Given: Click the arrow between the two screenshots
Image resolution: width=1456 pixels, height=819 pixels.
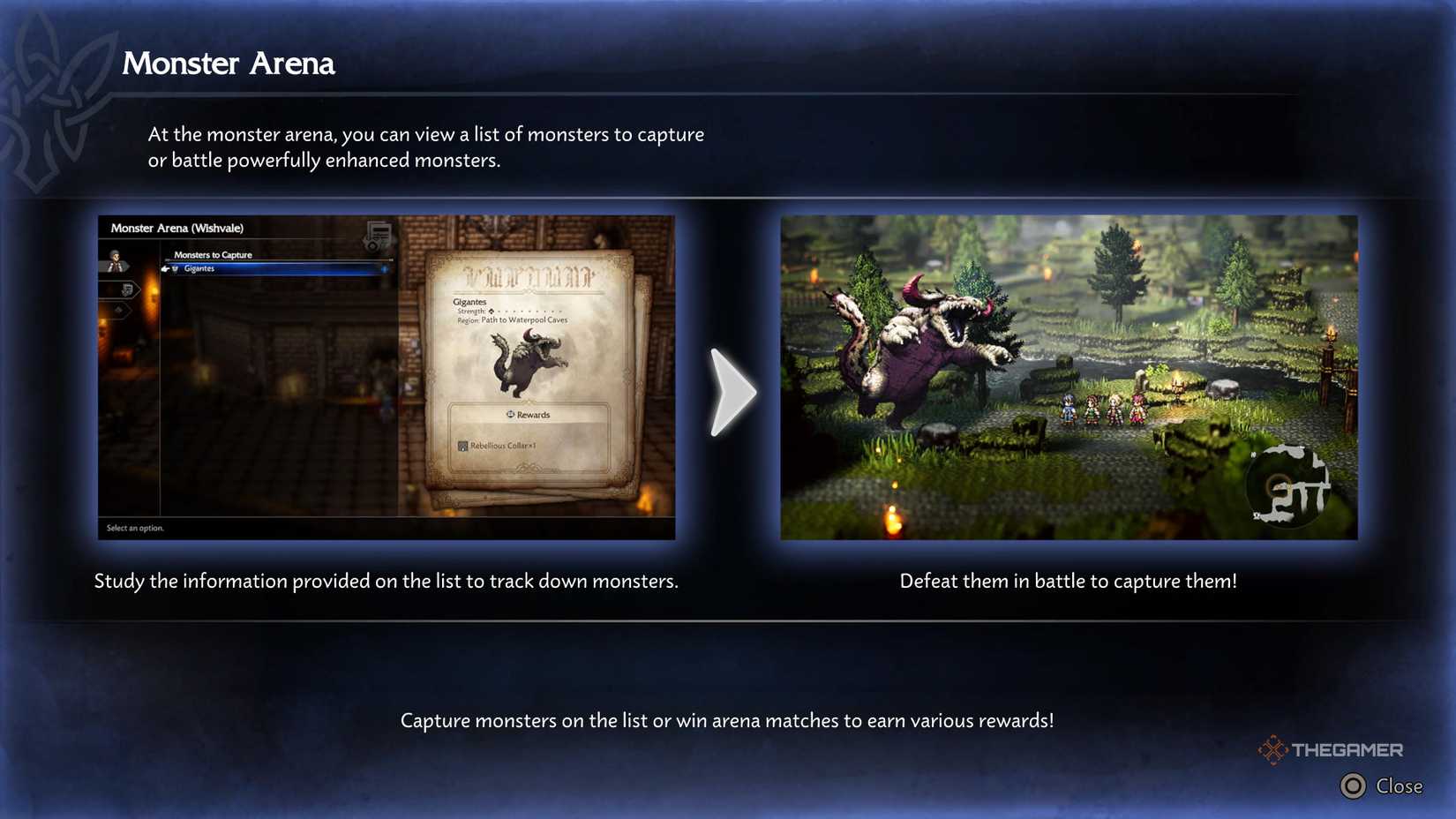Looking at the screenshot, I should coord(732,391).
